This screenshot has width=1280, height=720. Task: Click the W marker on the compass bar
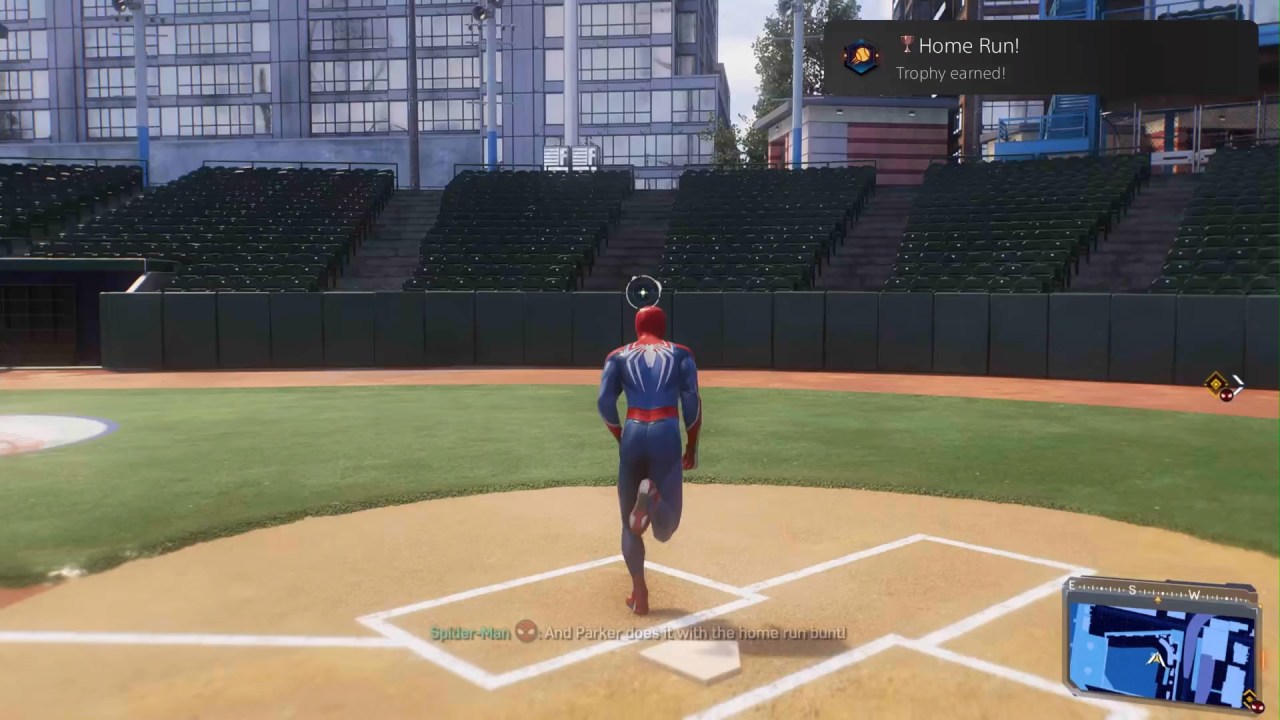point(1195,596)
